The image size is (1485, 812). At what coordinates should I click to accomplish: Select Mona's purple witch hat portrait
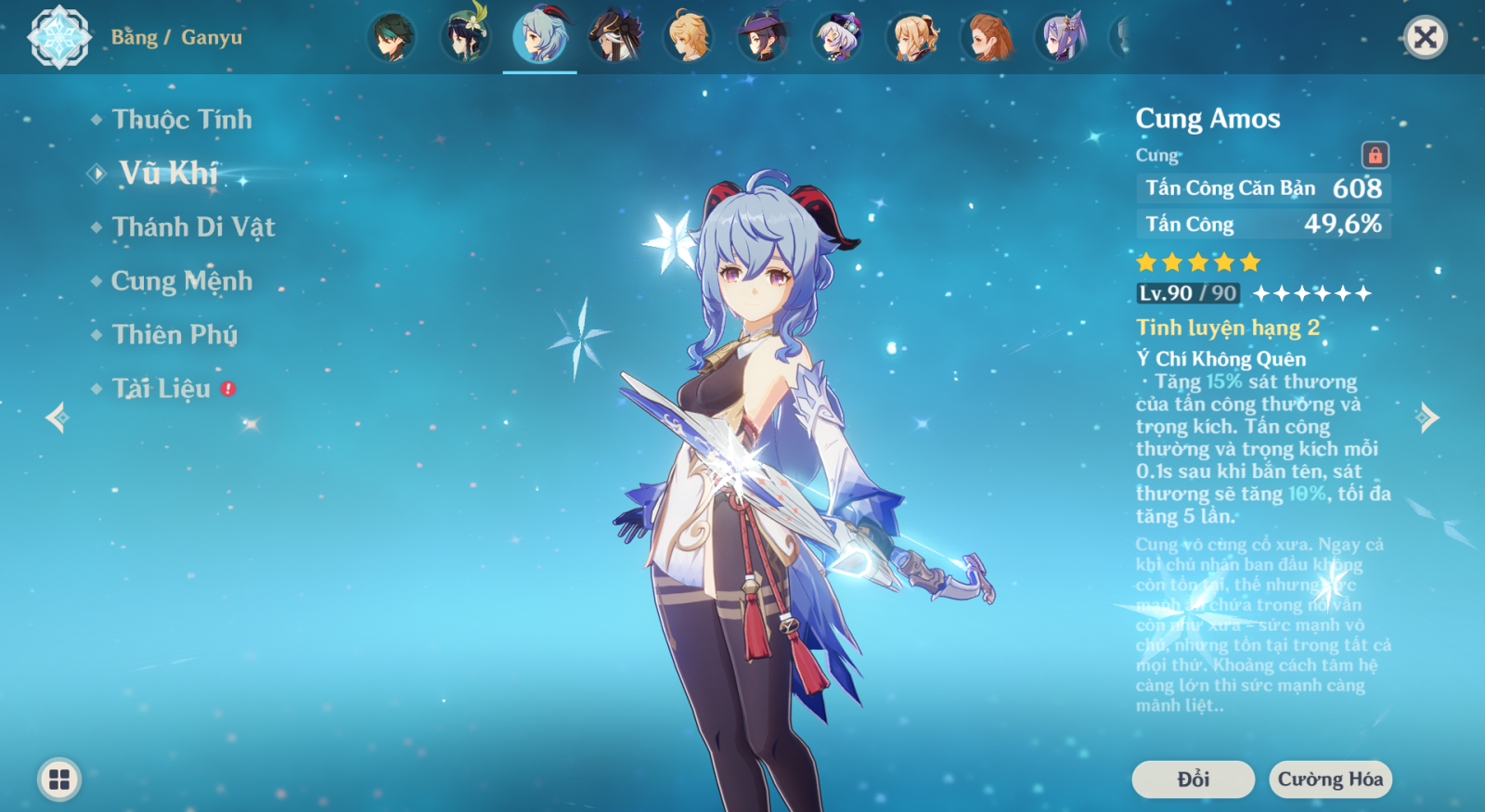click(763, 37)
